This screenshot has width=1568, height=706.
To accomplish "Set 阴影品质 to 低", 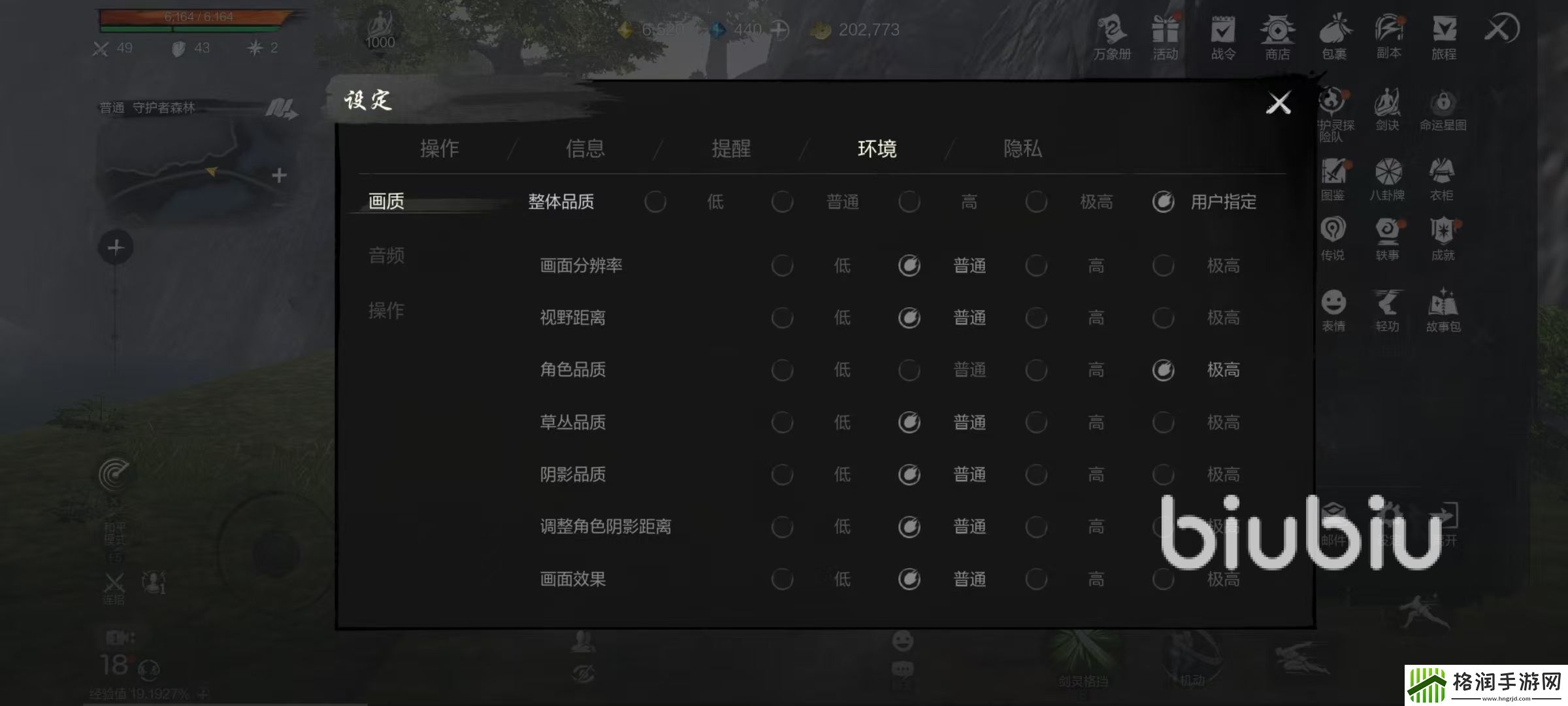I will point(783,475).
